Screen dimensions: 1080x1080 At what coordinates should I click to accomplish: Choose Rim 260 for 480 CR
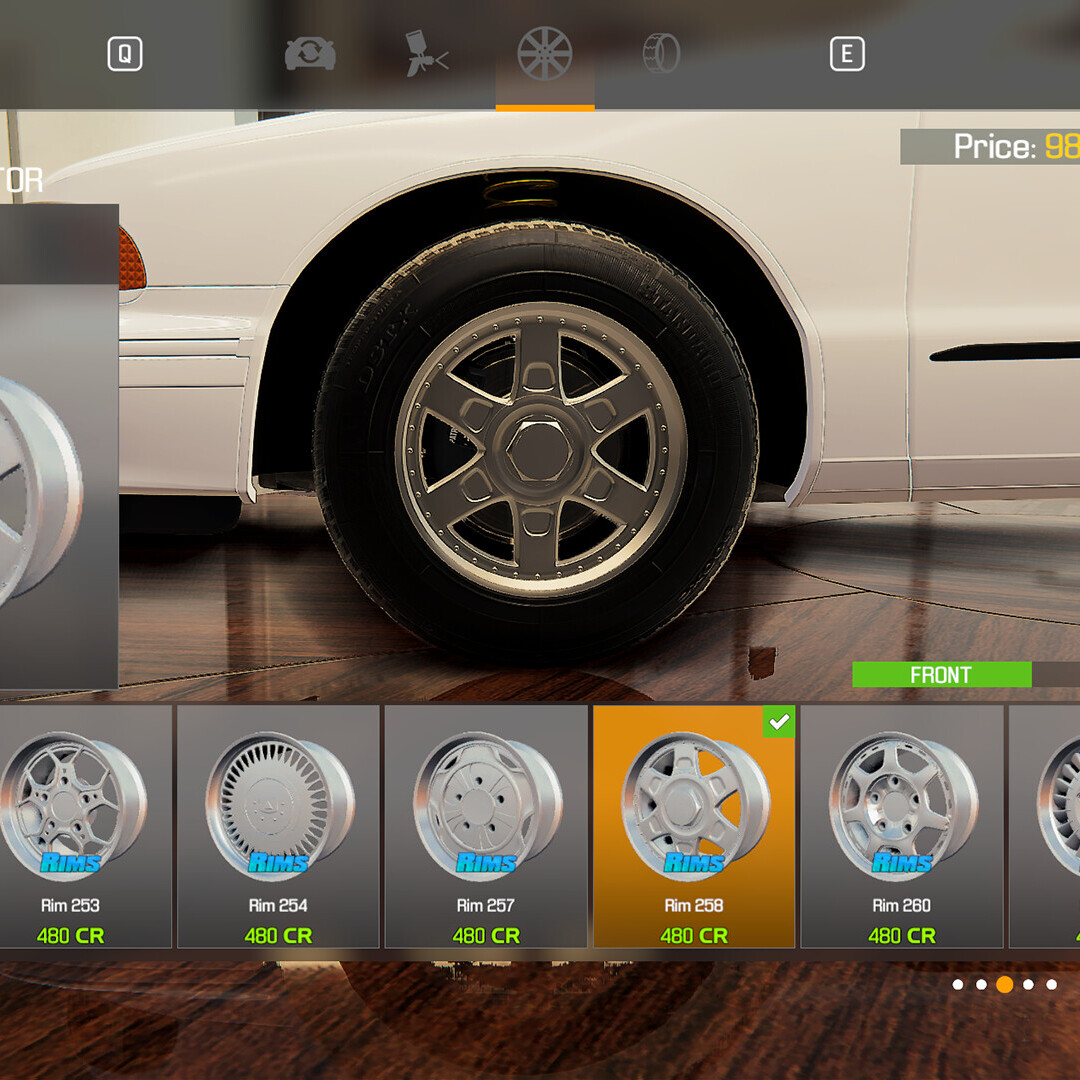click(x=902, y=826)
